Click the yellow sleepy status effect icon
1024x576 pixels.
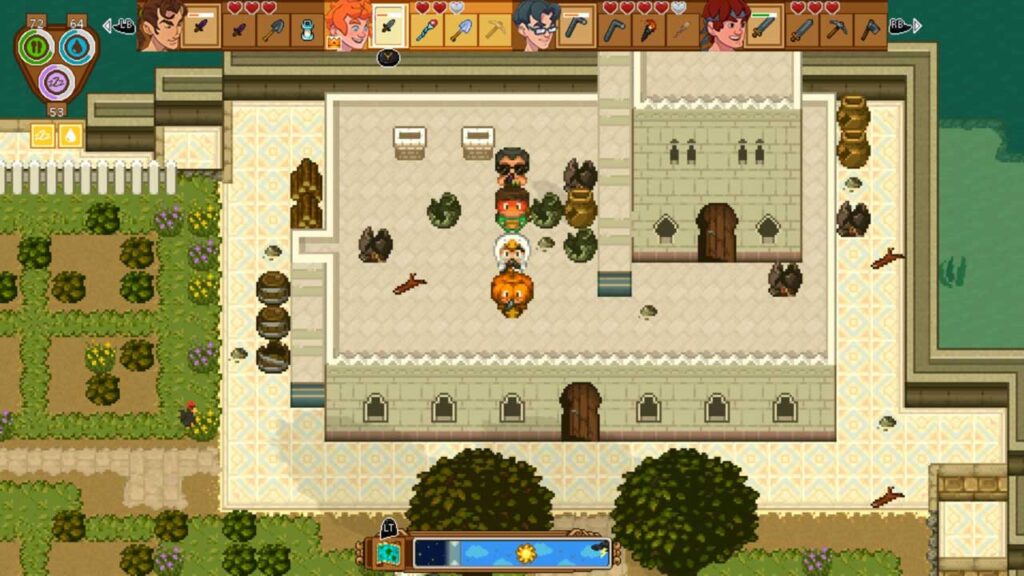click(x=44, y=136)
